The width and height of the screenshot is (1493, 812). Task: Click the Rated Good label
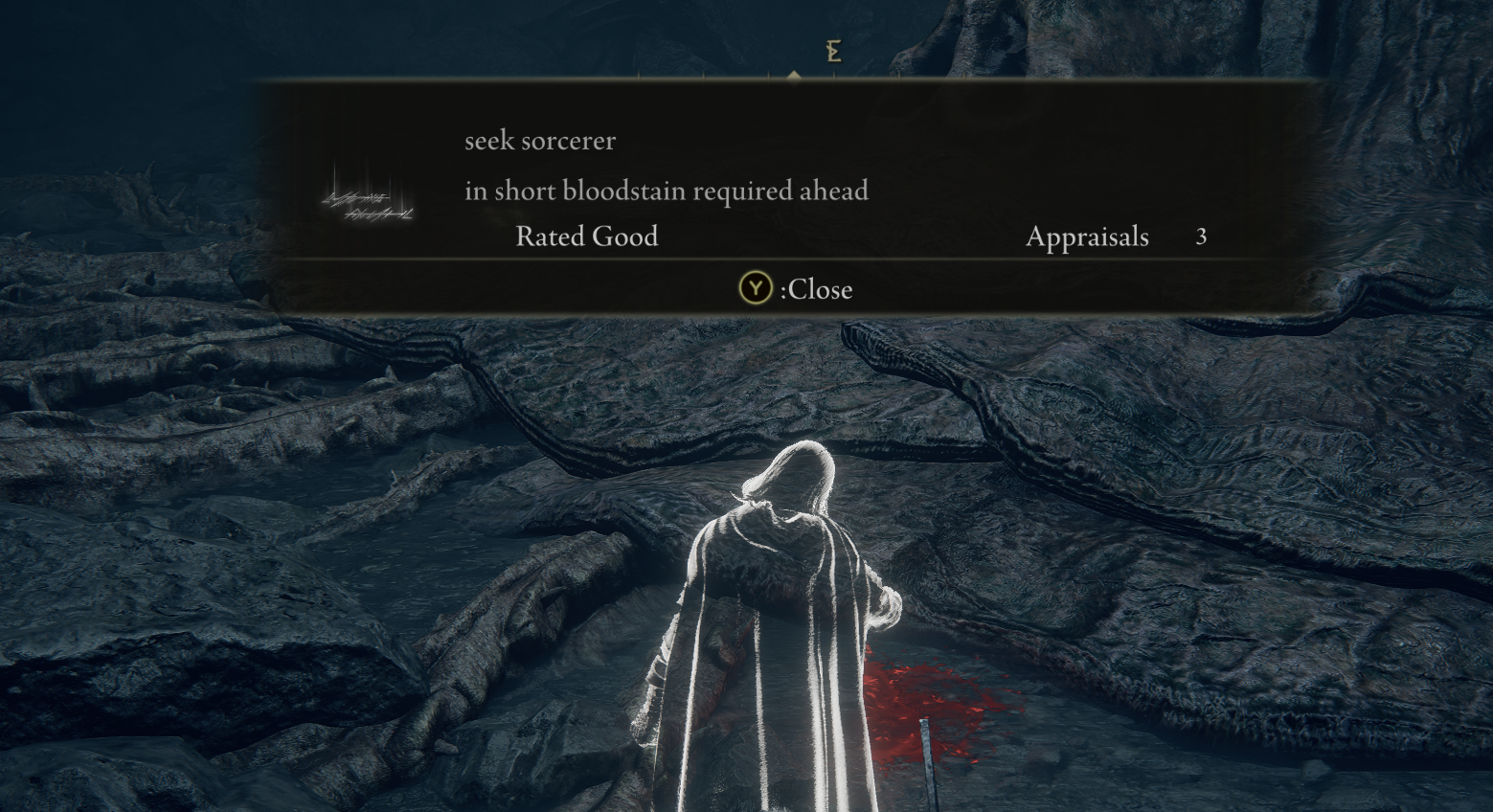586,237
